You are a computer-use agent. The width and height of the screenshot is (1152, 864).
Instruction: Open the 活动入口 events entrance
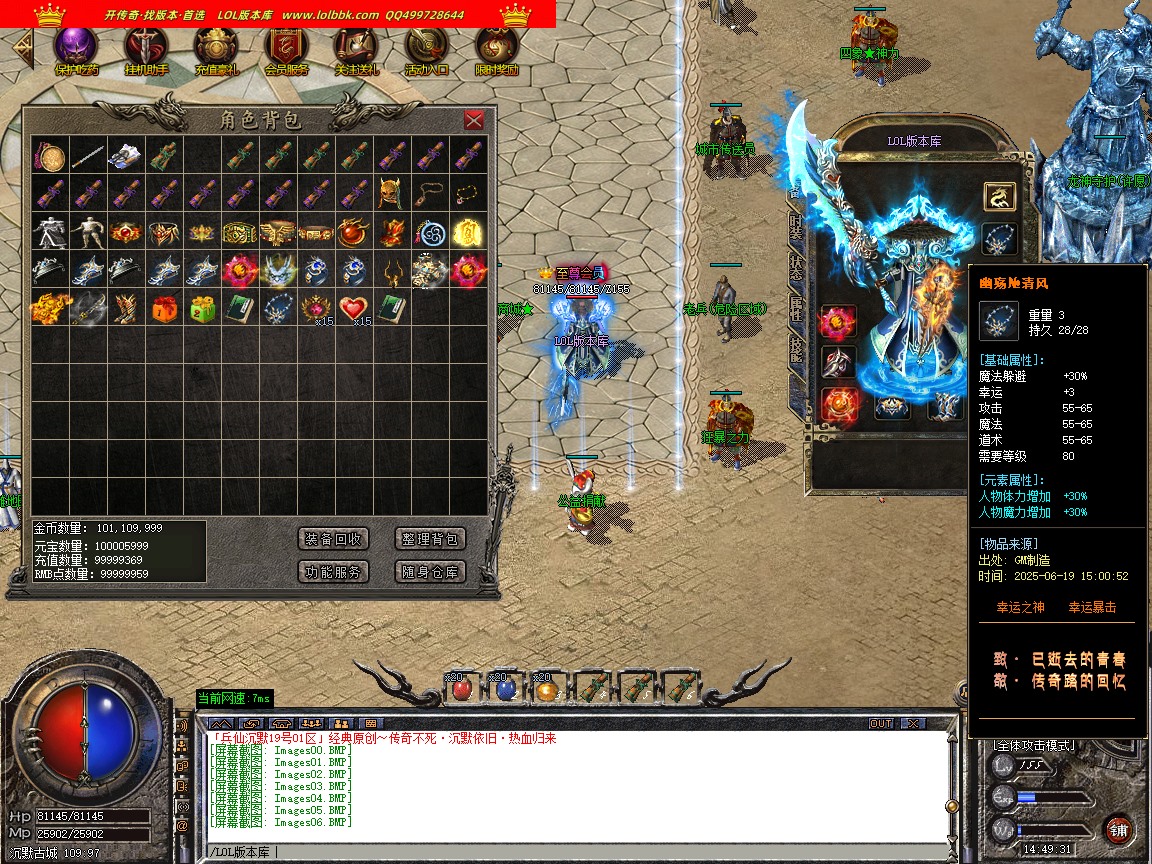(426, 47)
